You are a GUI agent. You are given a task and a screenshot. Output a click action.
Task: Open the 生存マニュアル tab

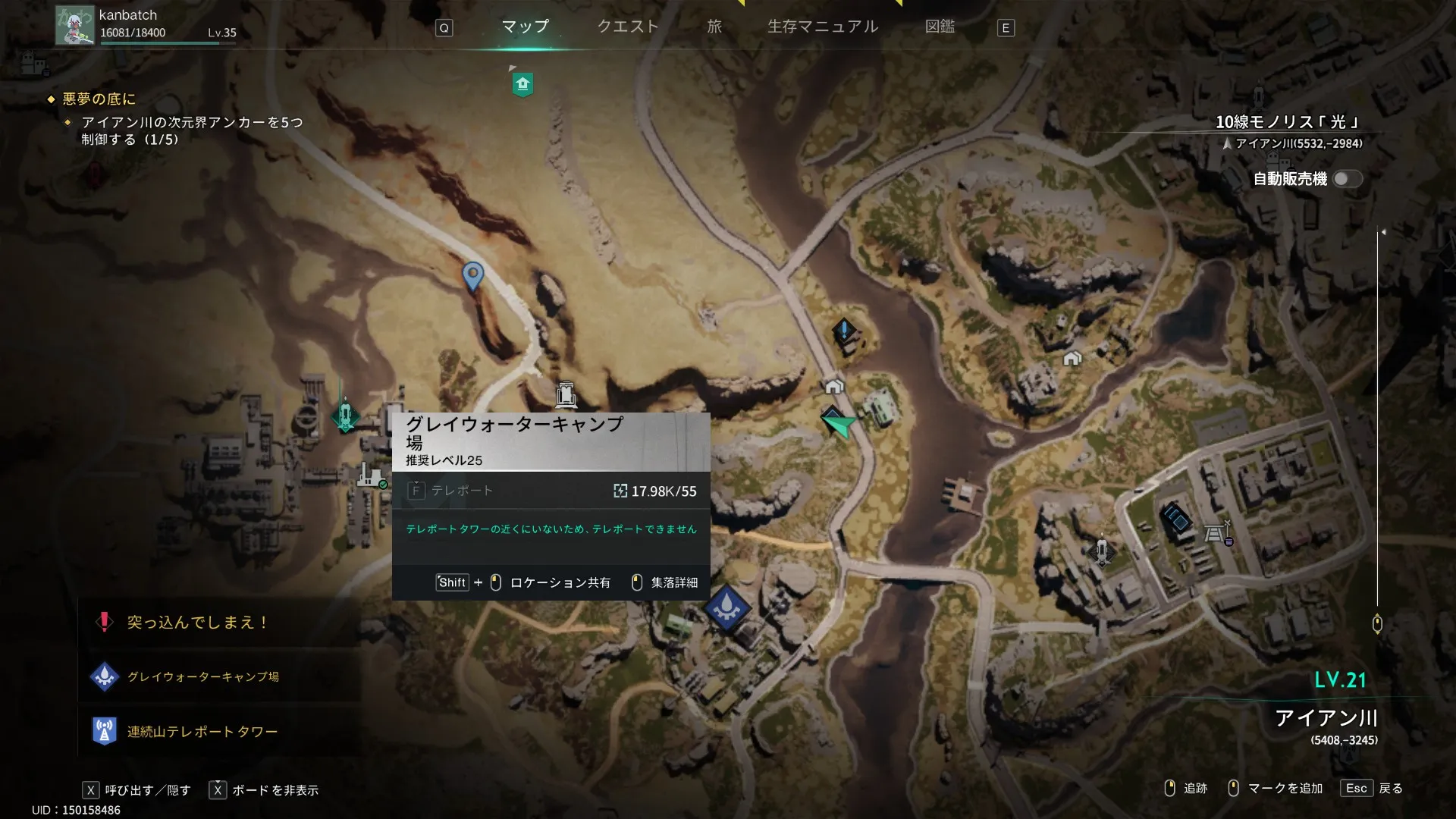(823, 27)
